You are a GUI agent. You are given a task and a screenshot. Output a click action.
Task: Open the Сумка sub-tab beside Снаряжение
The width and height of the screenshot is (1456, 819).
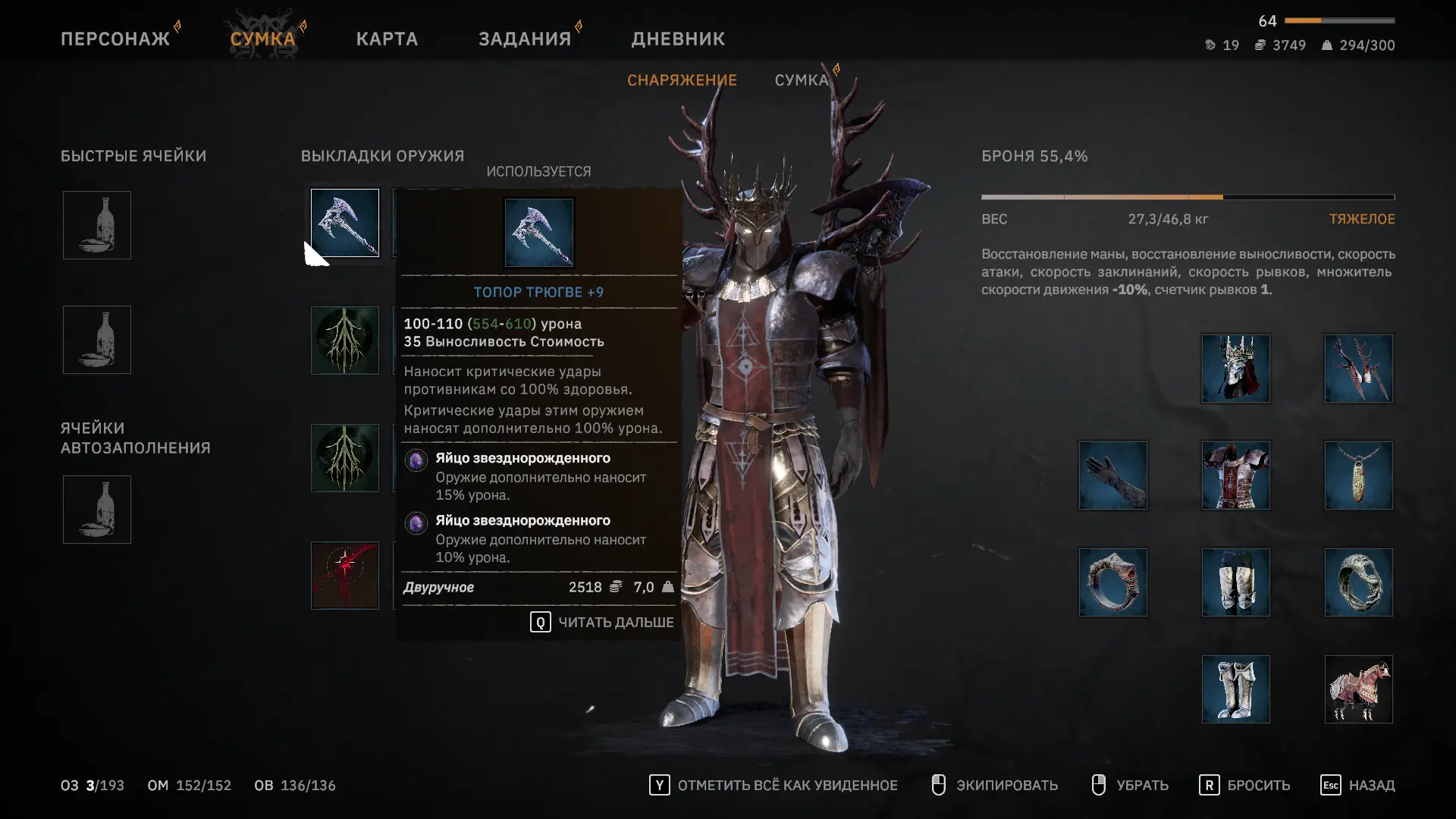802,80
